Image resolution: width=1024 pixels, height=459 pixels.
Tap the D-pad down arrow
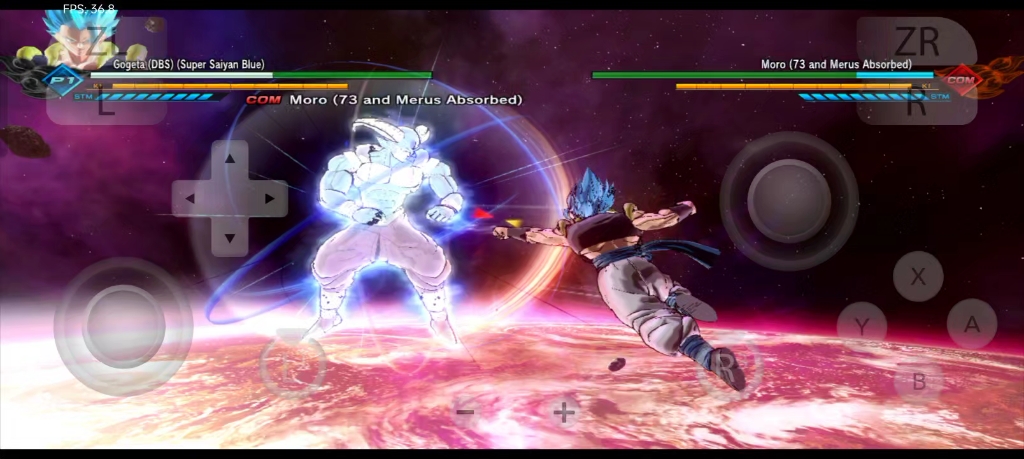[x=230, y=237]
